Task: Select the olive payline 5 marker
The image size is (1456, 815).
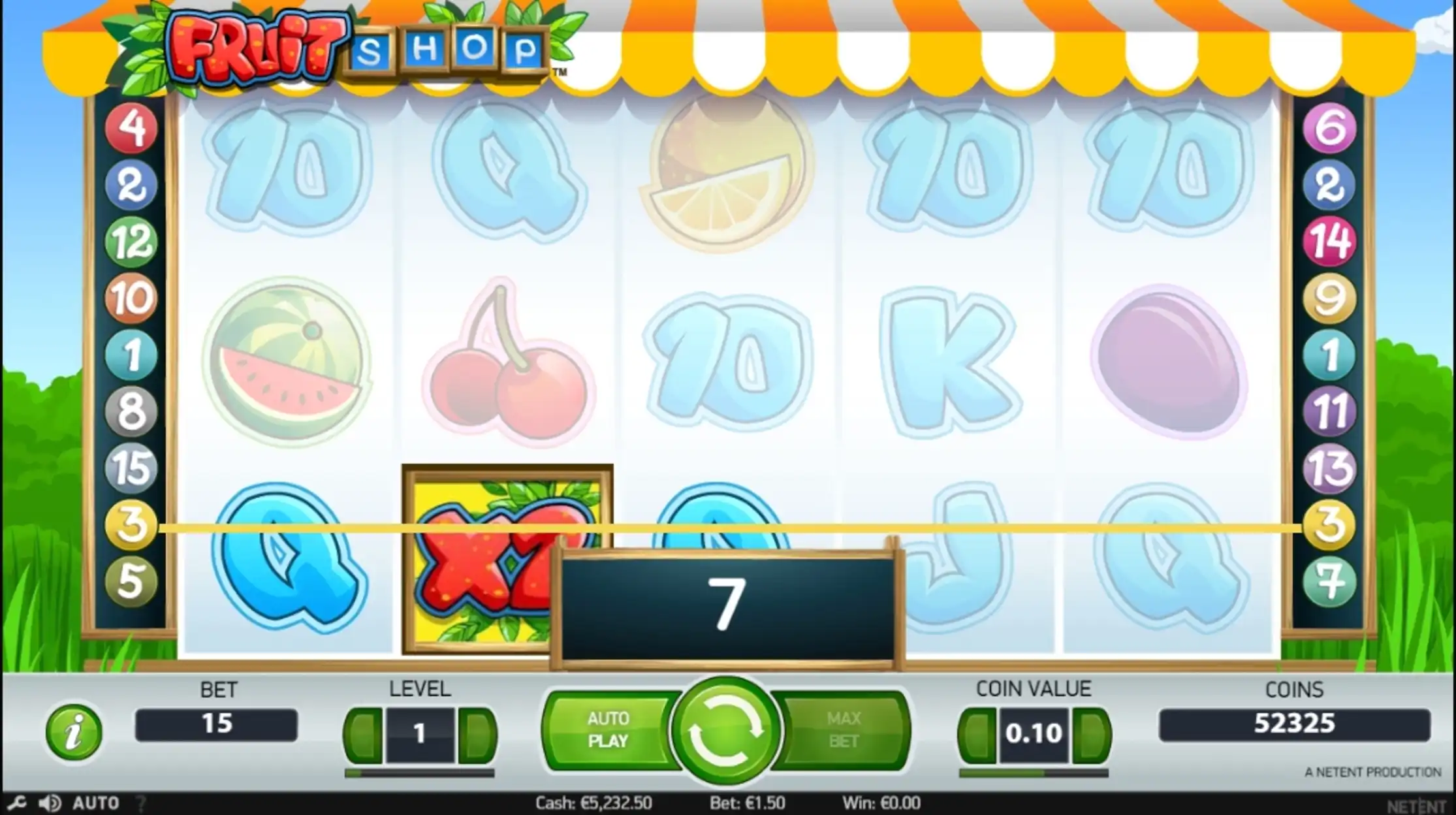Action: (131, 581)
